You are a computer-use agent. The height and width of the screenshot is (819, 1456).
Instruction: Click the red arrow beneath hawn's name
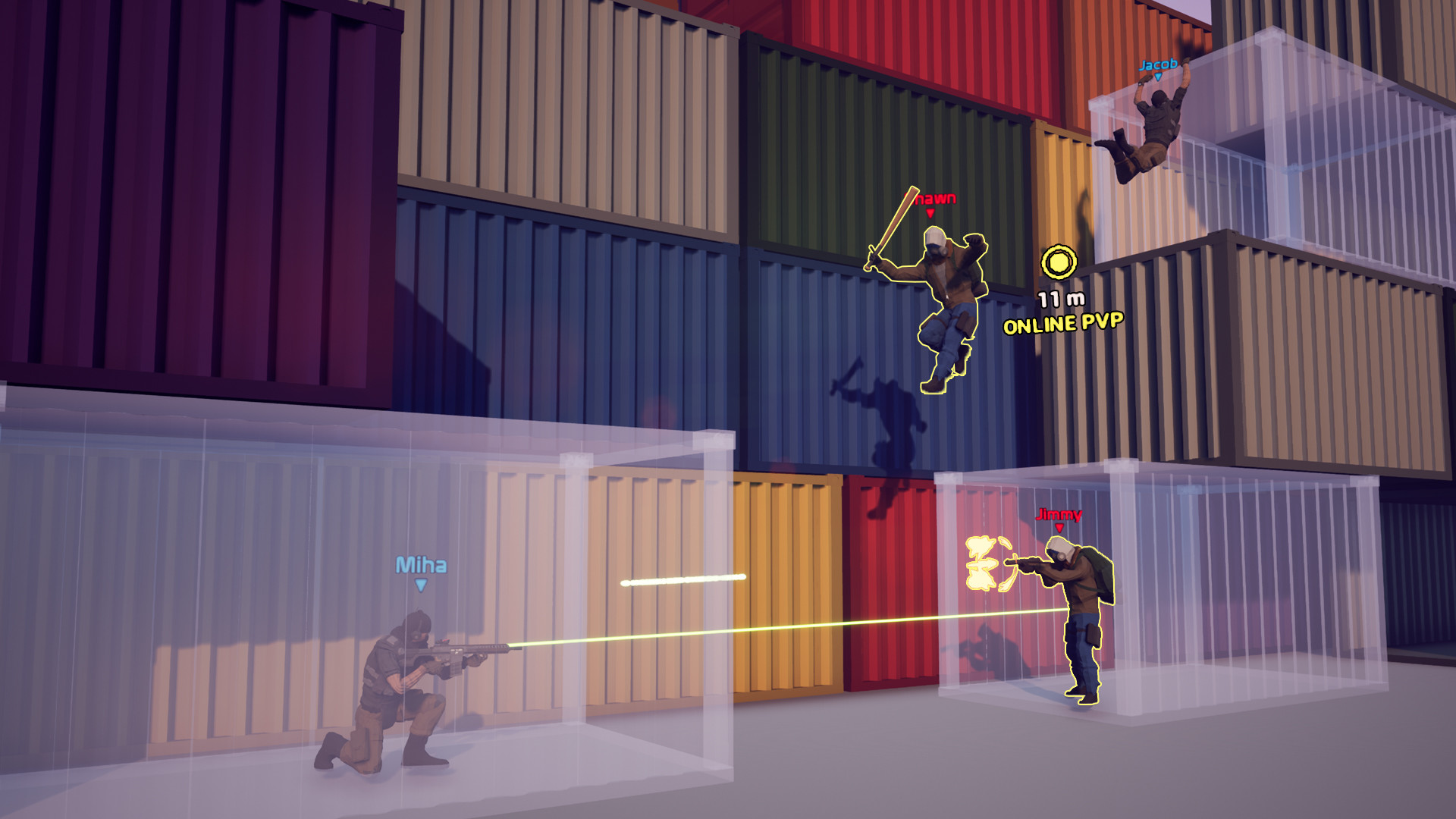(x=929, y=215)
